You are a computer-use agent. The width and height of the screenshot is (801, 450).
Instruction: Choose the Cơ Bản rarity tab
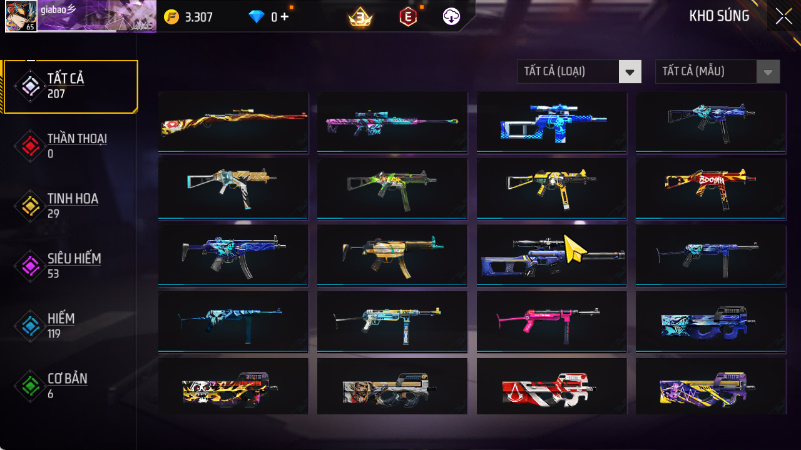coord(70,385)
